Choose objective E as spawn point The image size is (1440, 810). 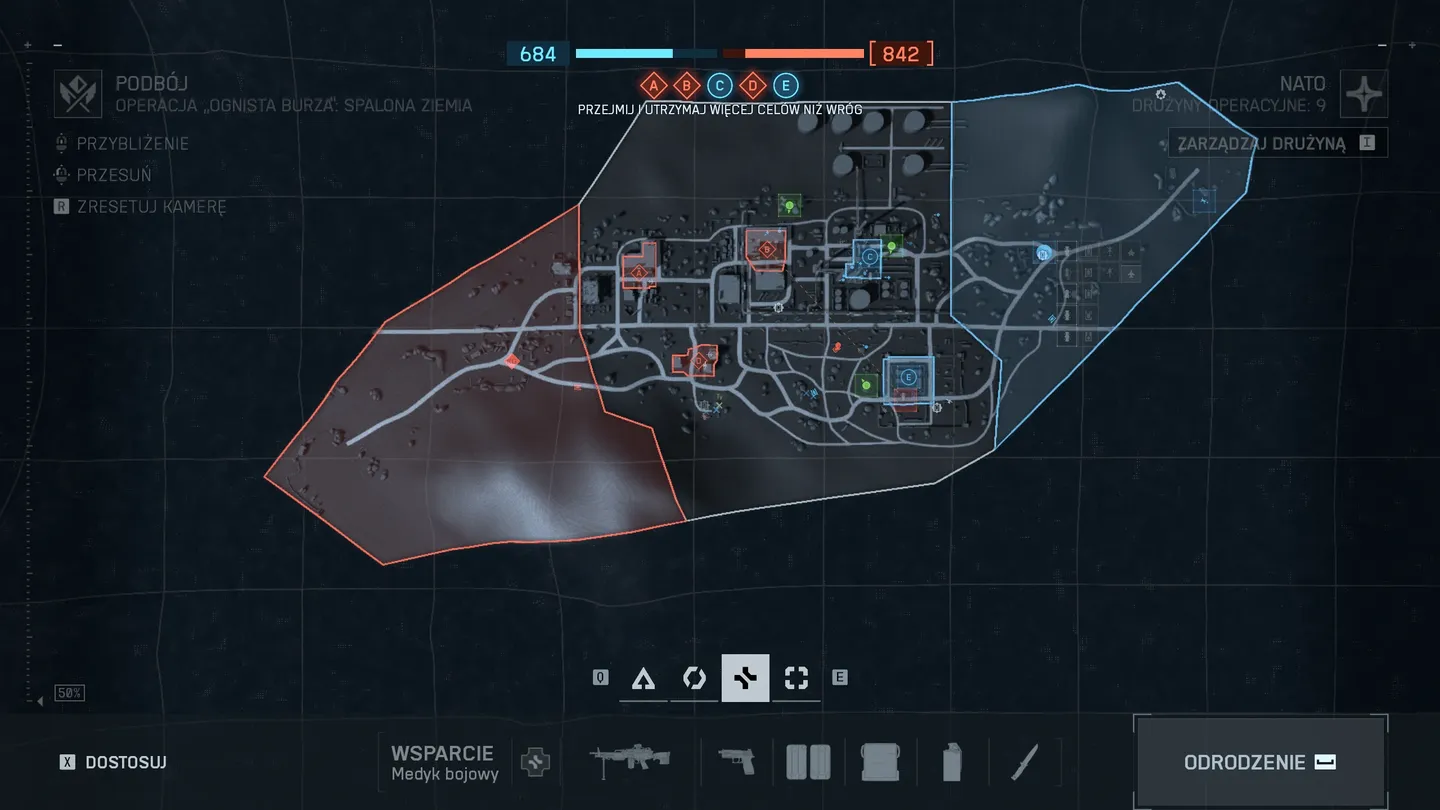pyautogui.click(x=908, y=377)
